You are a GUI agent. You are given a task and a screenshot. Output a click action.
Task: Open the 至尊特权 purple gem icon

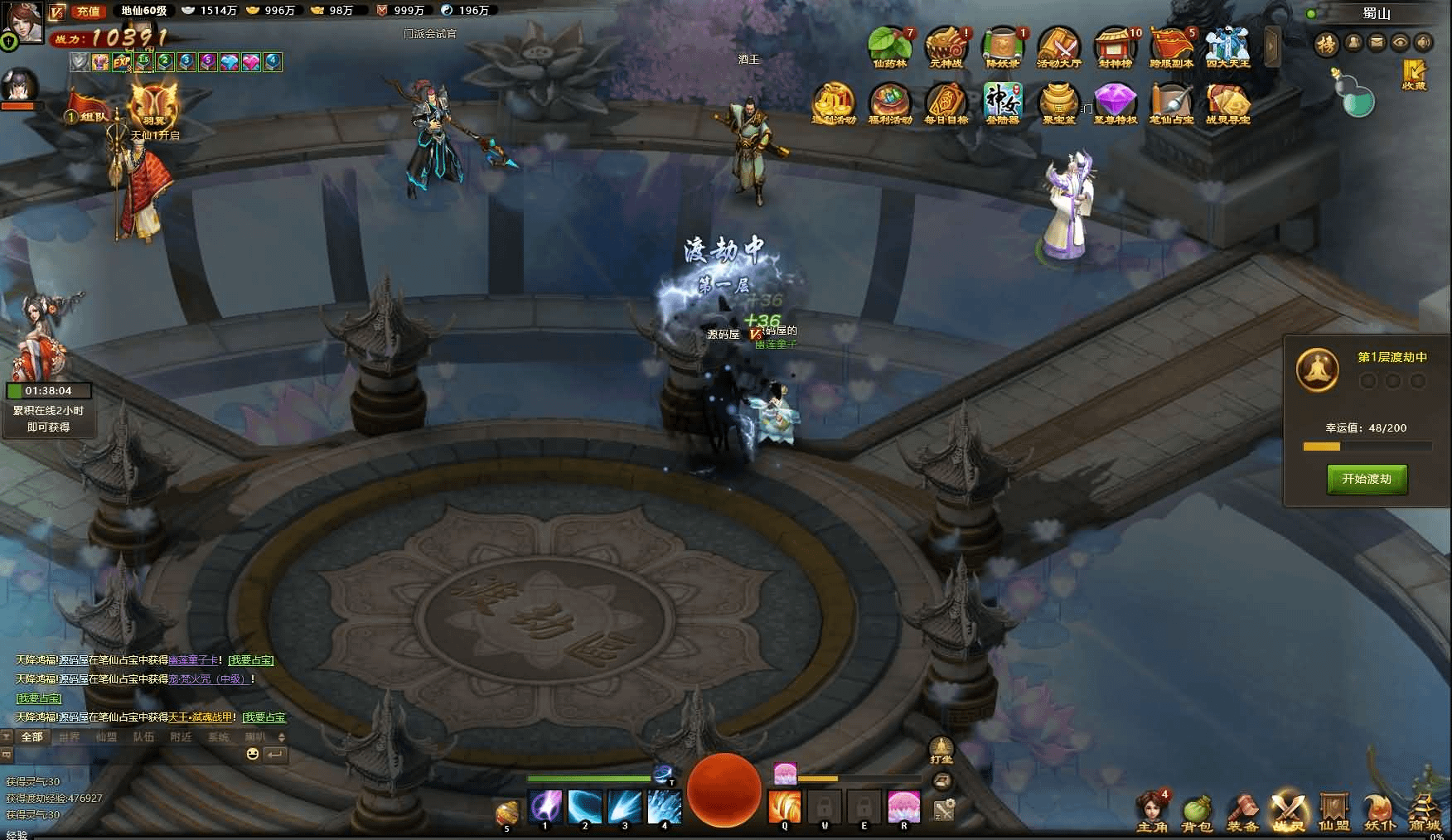click(x=1115, y=103)
